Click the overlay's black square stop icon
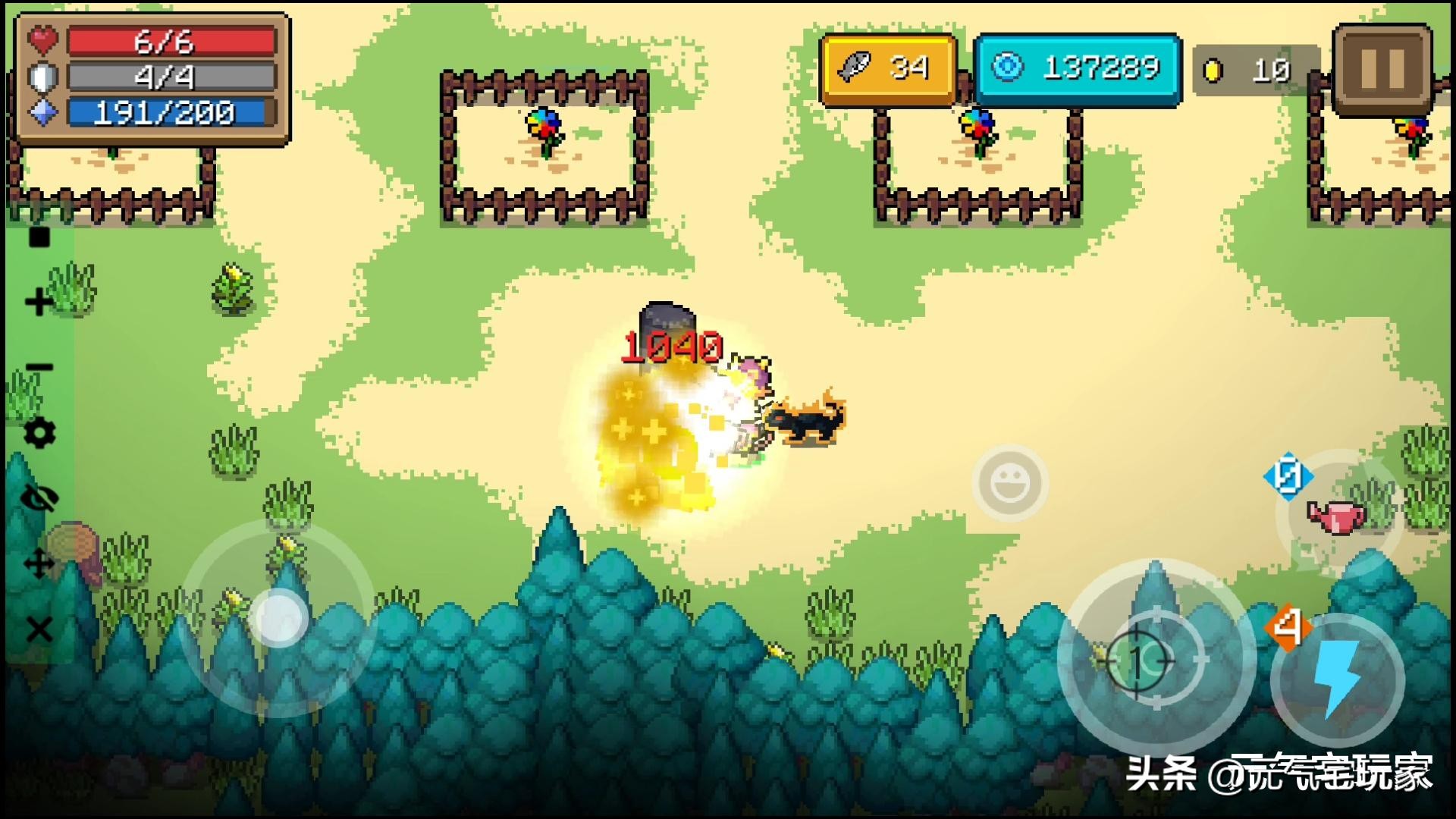The height and width of the screenshot is (819, 1456). tap(39, 237)
